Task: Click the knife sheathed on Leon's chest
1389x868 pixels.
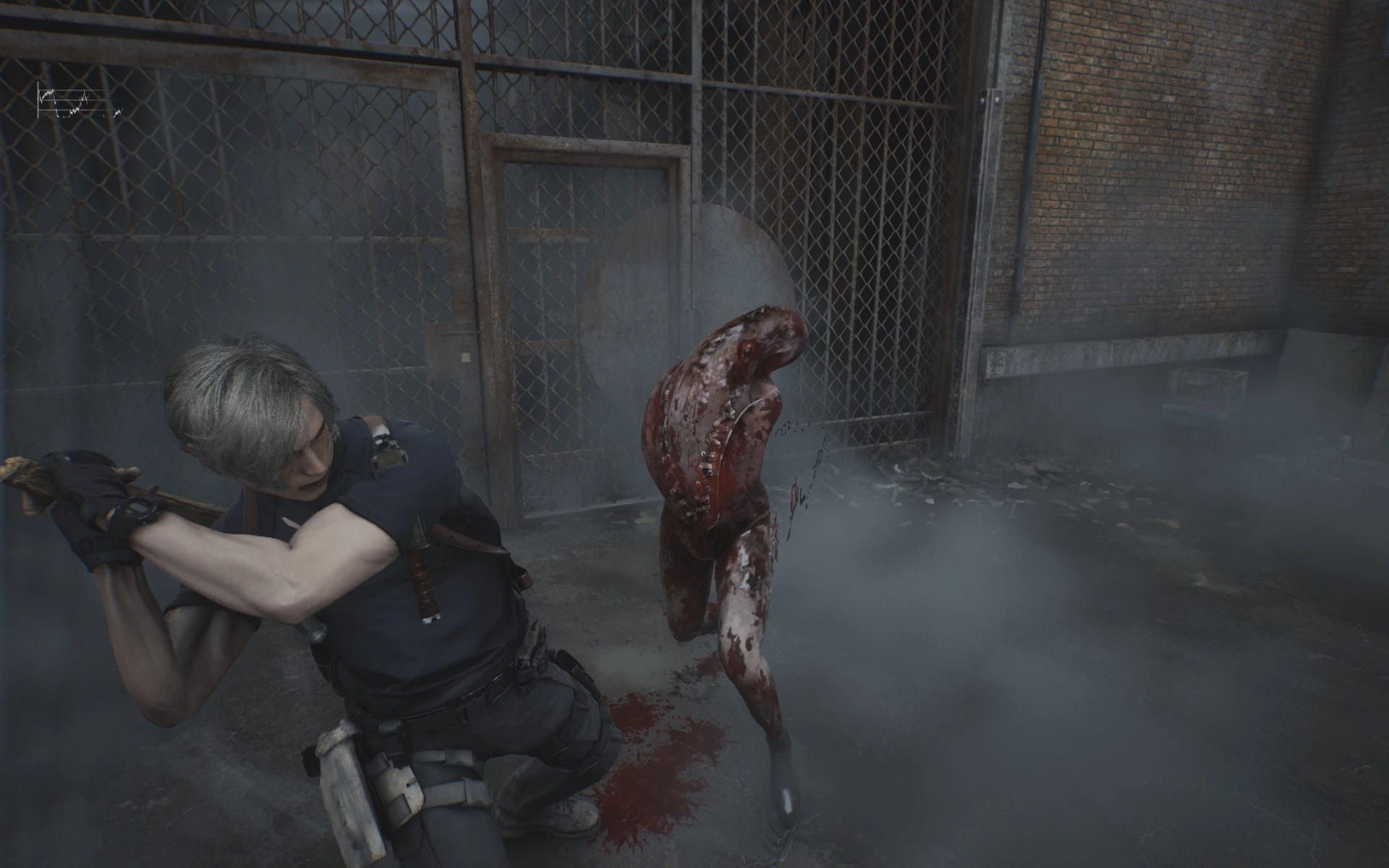Action: [423, 571]
